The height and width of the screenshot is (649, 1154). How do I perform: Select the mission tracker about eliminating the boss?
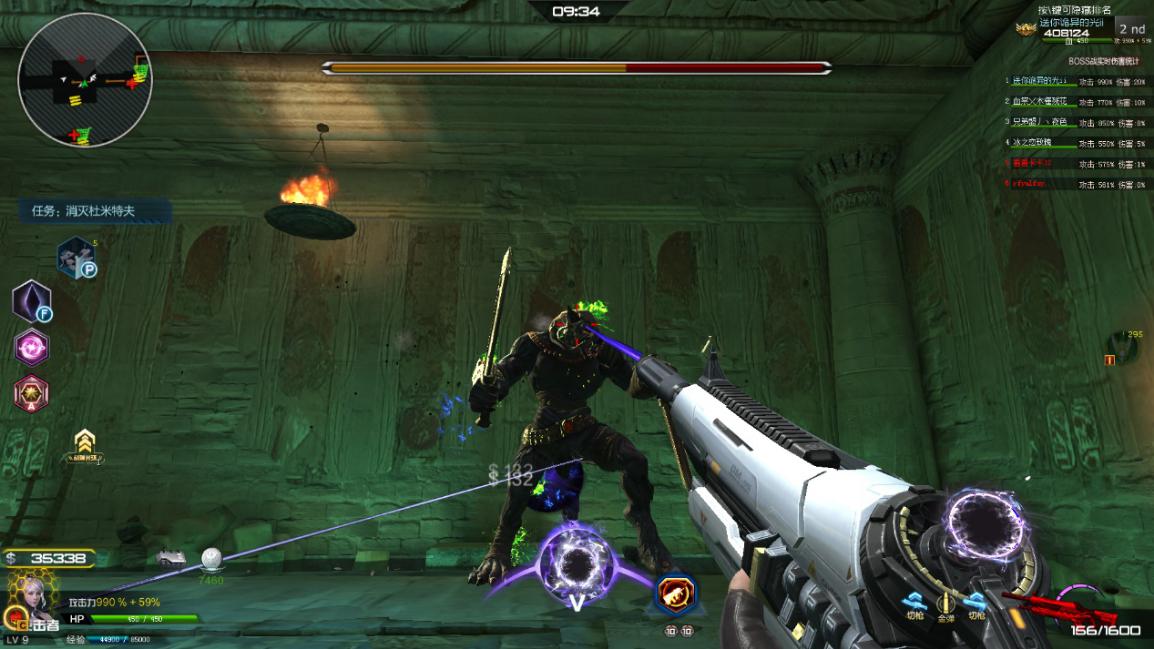96,211
